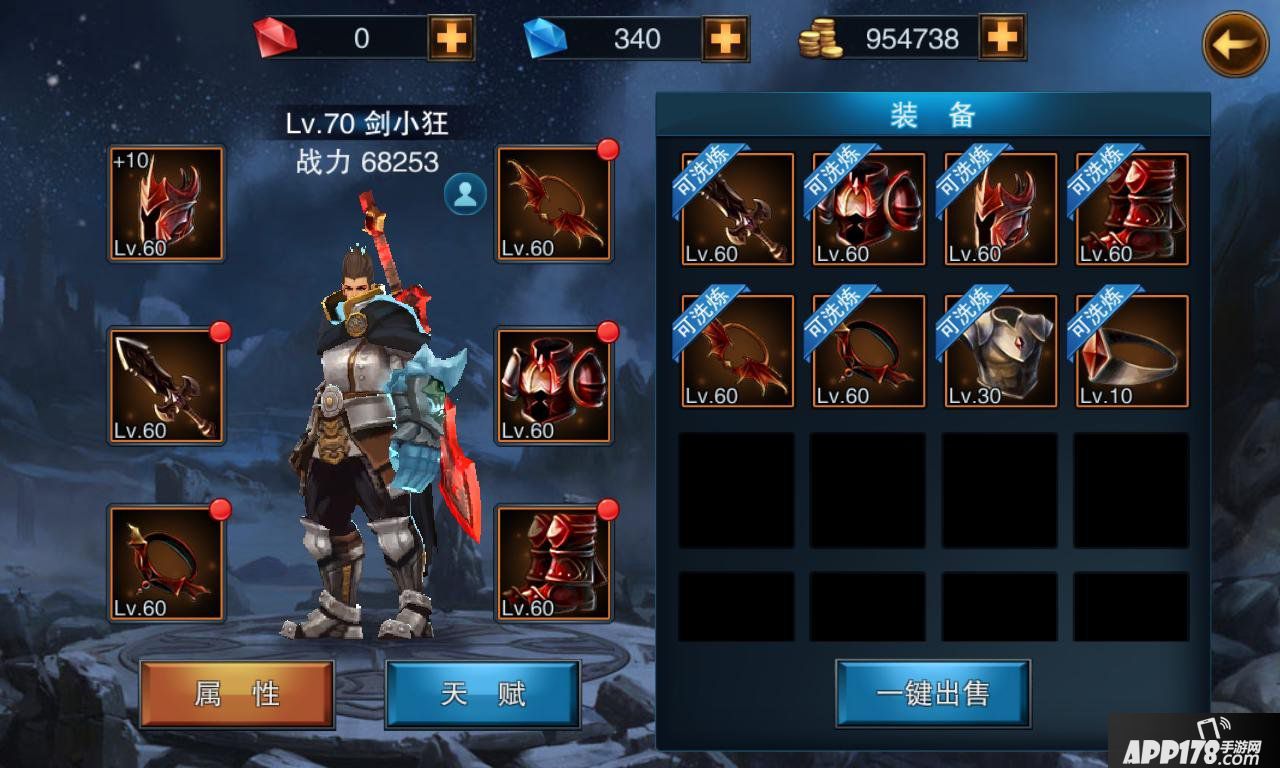Select the +10 equipped helmet Lv.60
Image resolution: width=1280 pixels, height=768 pixels.
pyautogui.click(x=166, y=204)
